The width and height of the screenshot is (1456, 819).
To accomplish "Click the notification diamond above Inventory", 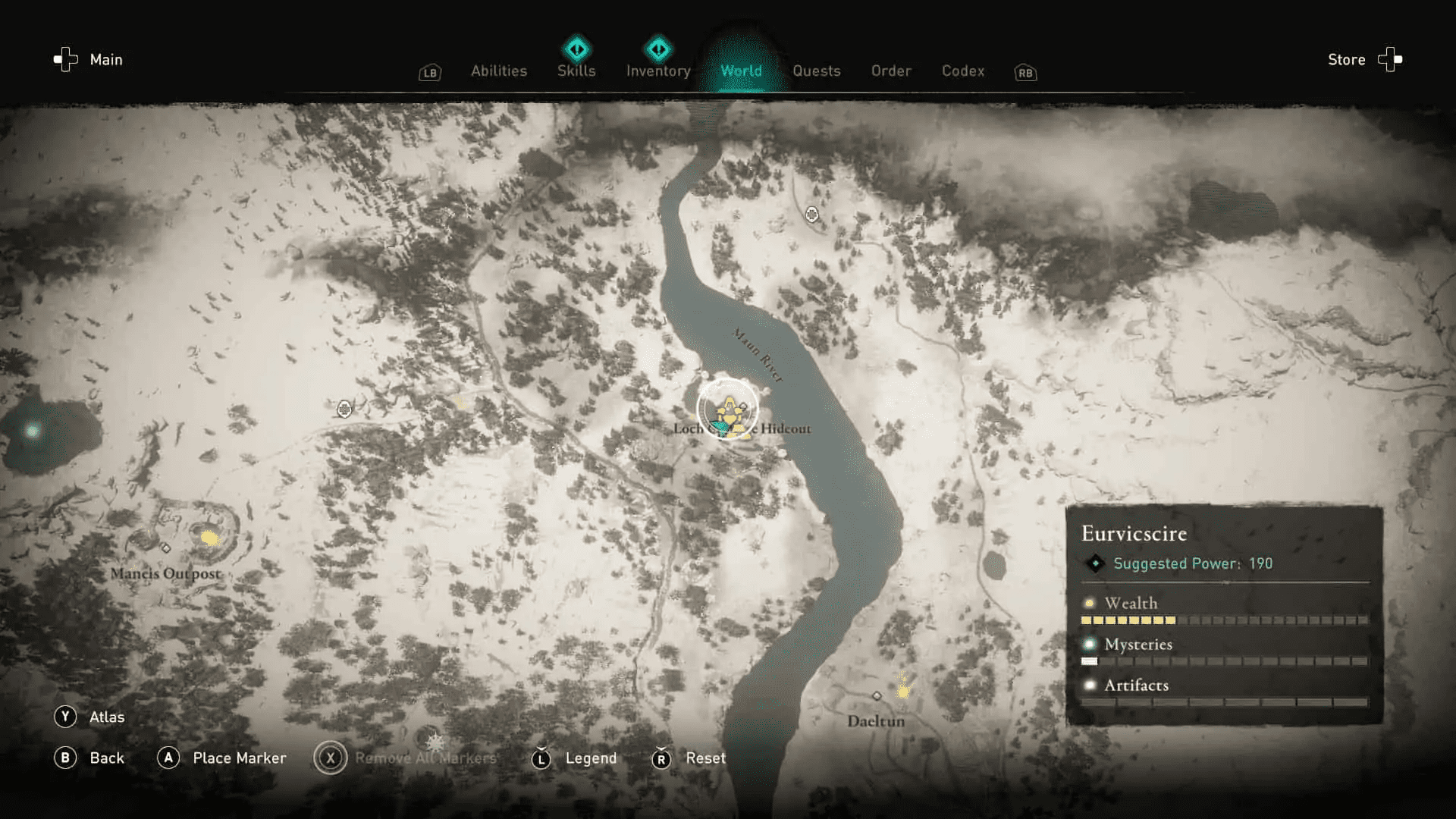I will [658, 48].
